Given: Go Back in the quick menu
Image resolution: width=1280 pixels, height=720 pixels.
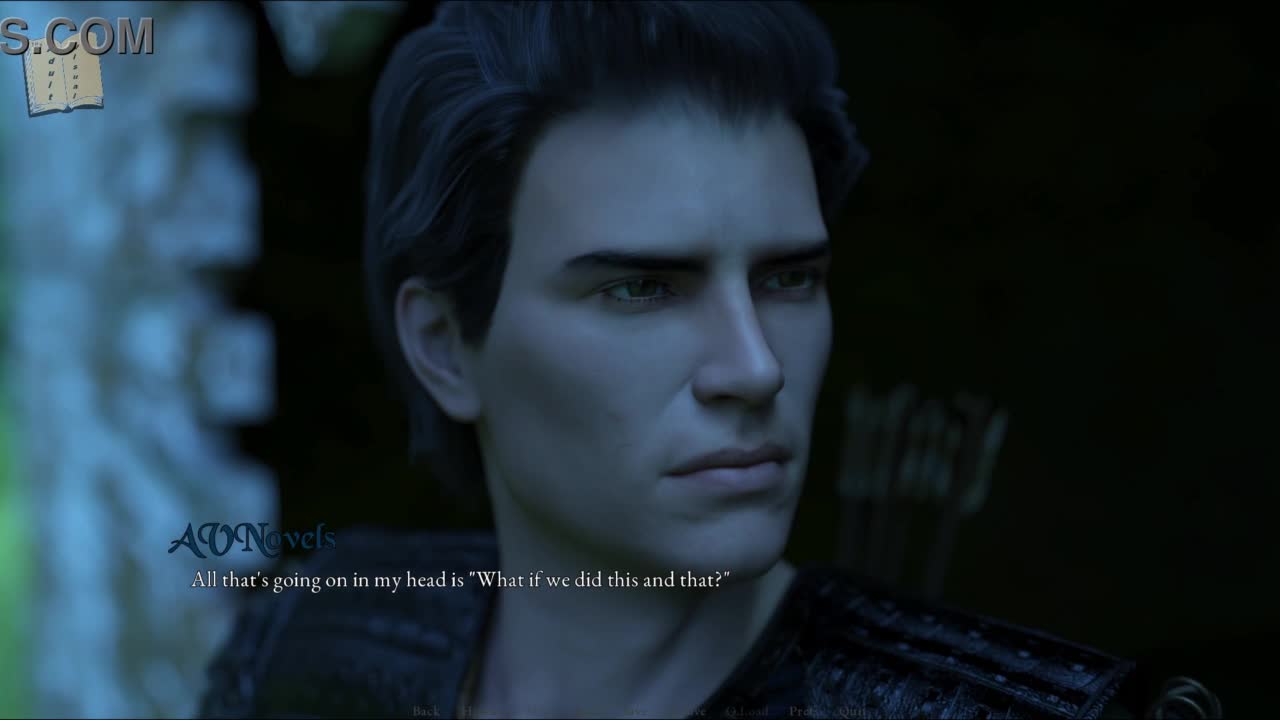Looking at the screenshot, I should click(x=426, y=711).
